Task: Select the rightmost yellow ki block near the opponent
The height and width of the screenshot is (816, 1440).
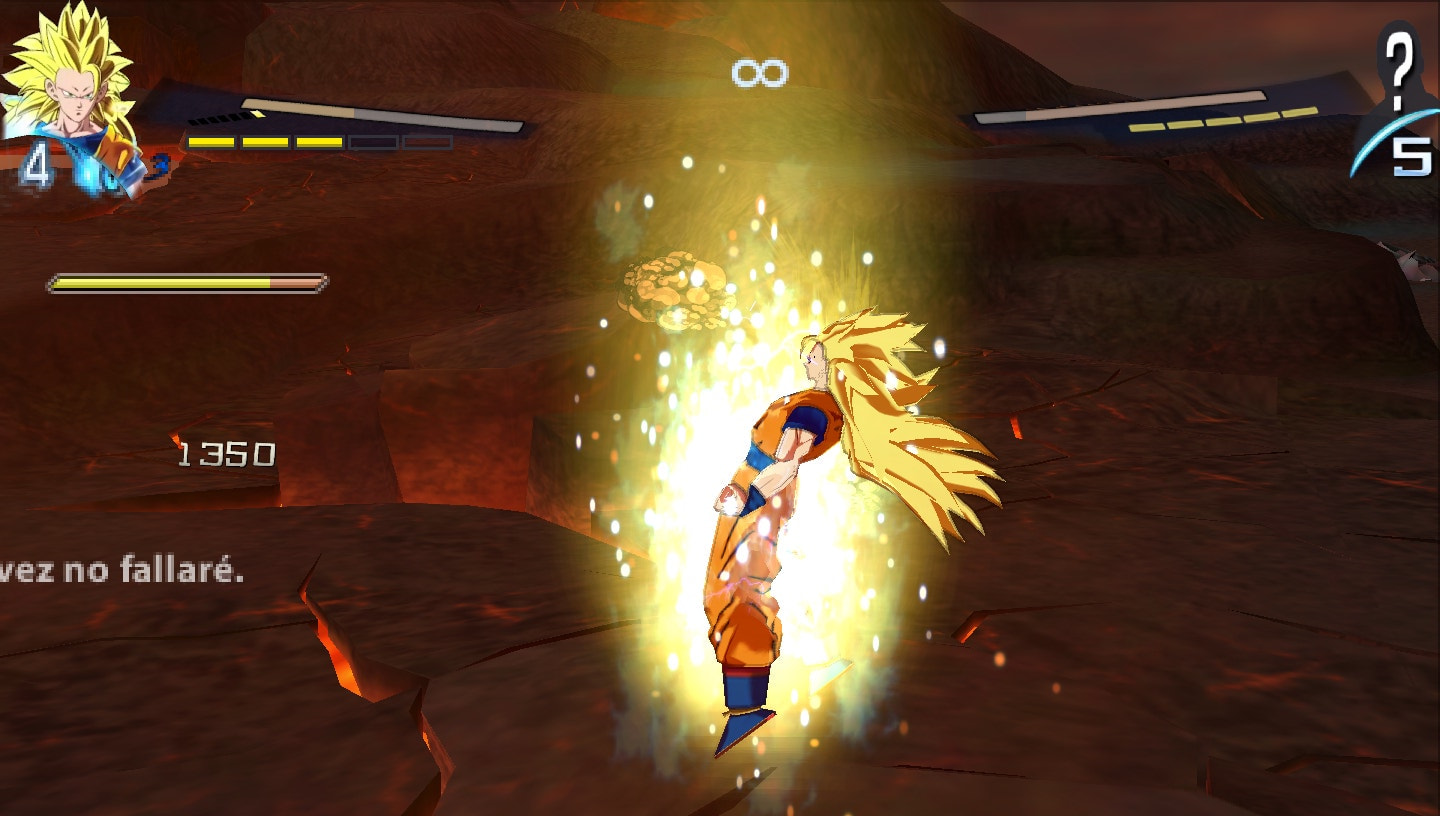Action: tap(1300, 112)
